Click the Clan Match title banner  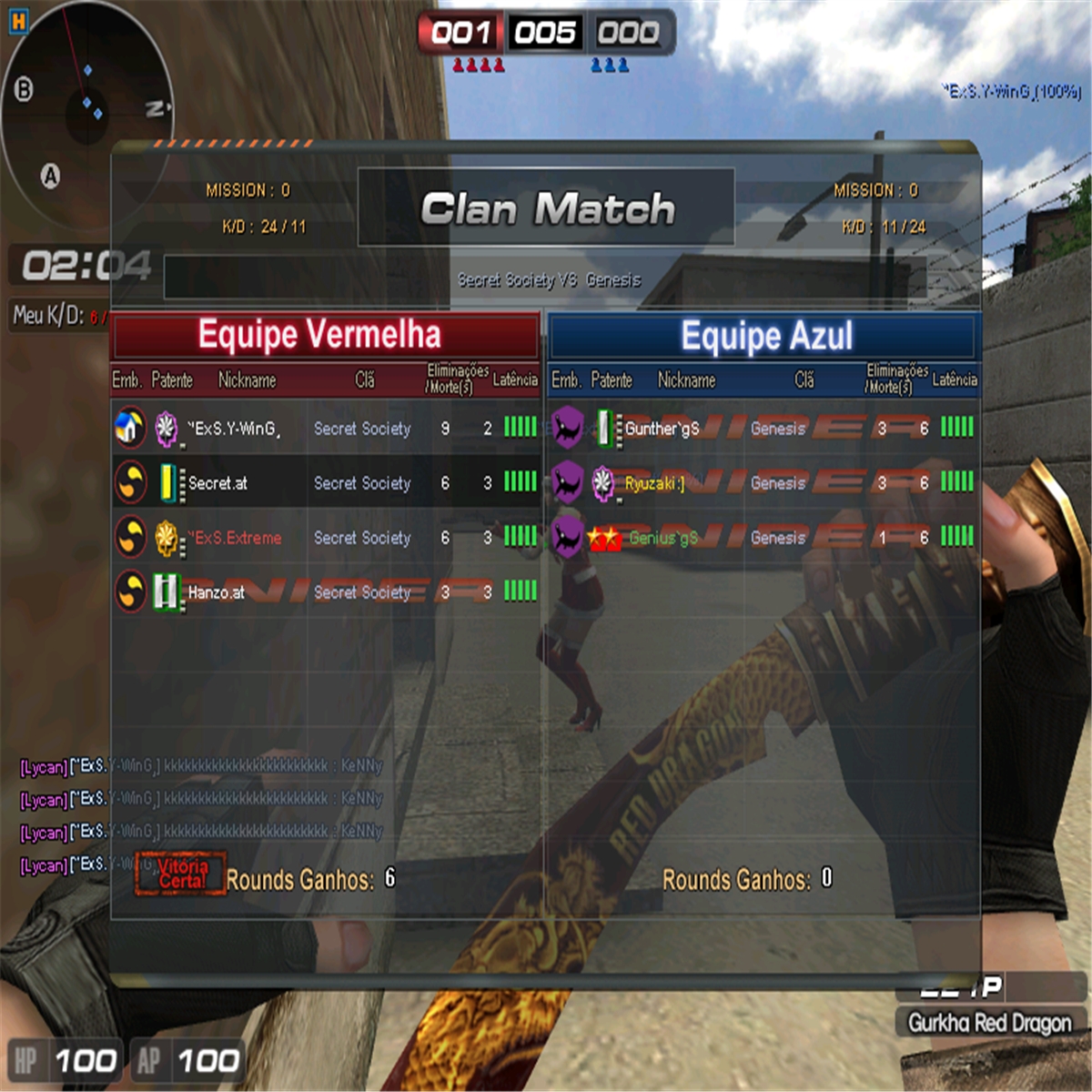(x=546, y=208)
